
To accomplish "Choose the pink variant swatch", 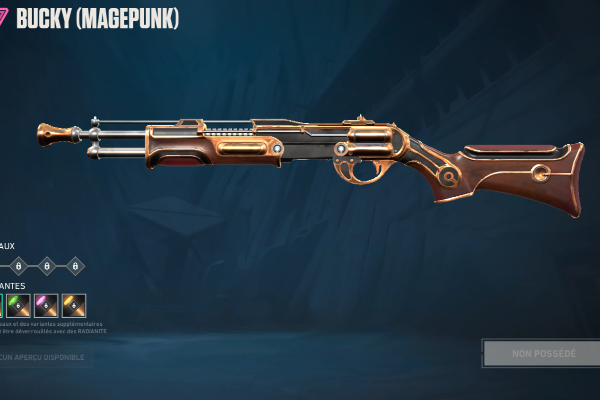I will [46, 305].
